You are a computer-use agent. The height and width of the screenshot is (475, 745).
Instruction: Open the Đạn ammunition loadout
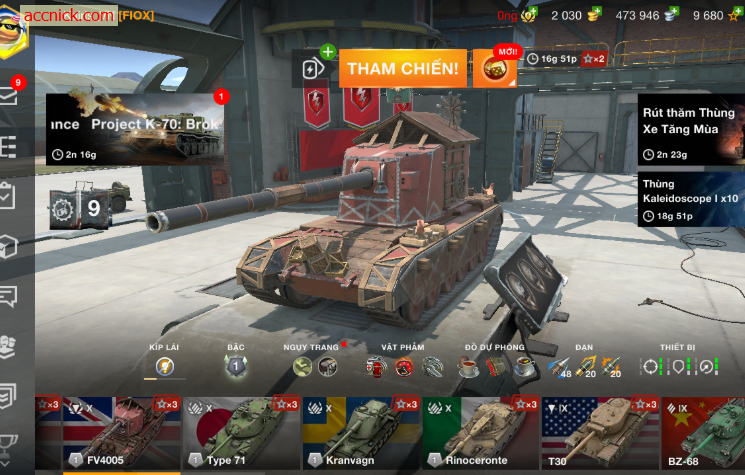pyautogui.click(x=584, y=367)
